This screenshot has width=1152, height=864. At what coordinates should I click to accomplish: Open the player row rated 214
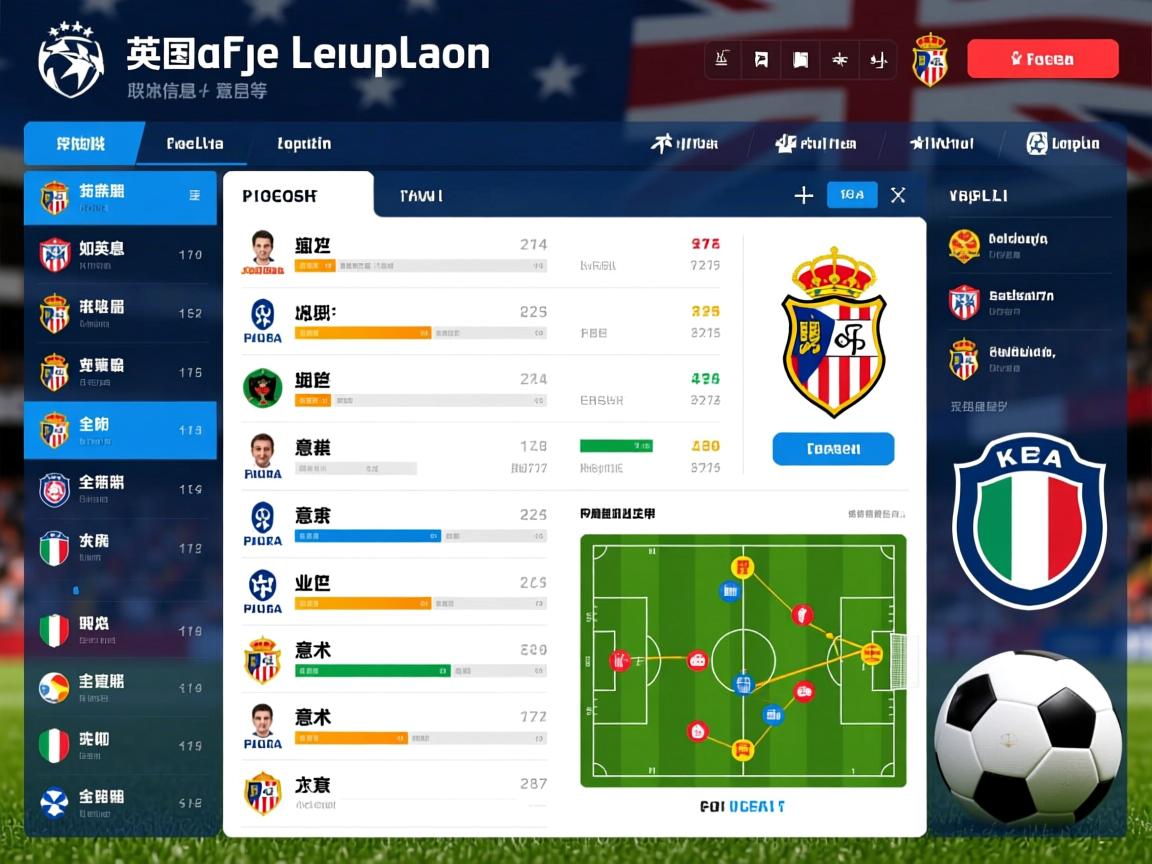pos(395,254)
